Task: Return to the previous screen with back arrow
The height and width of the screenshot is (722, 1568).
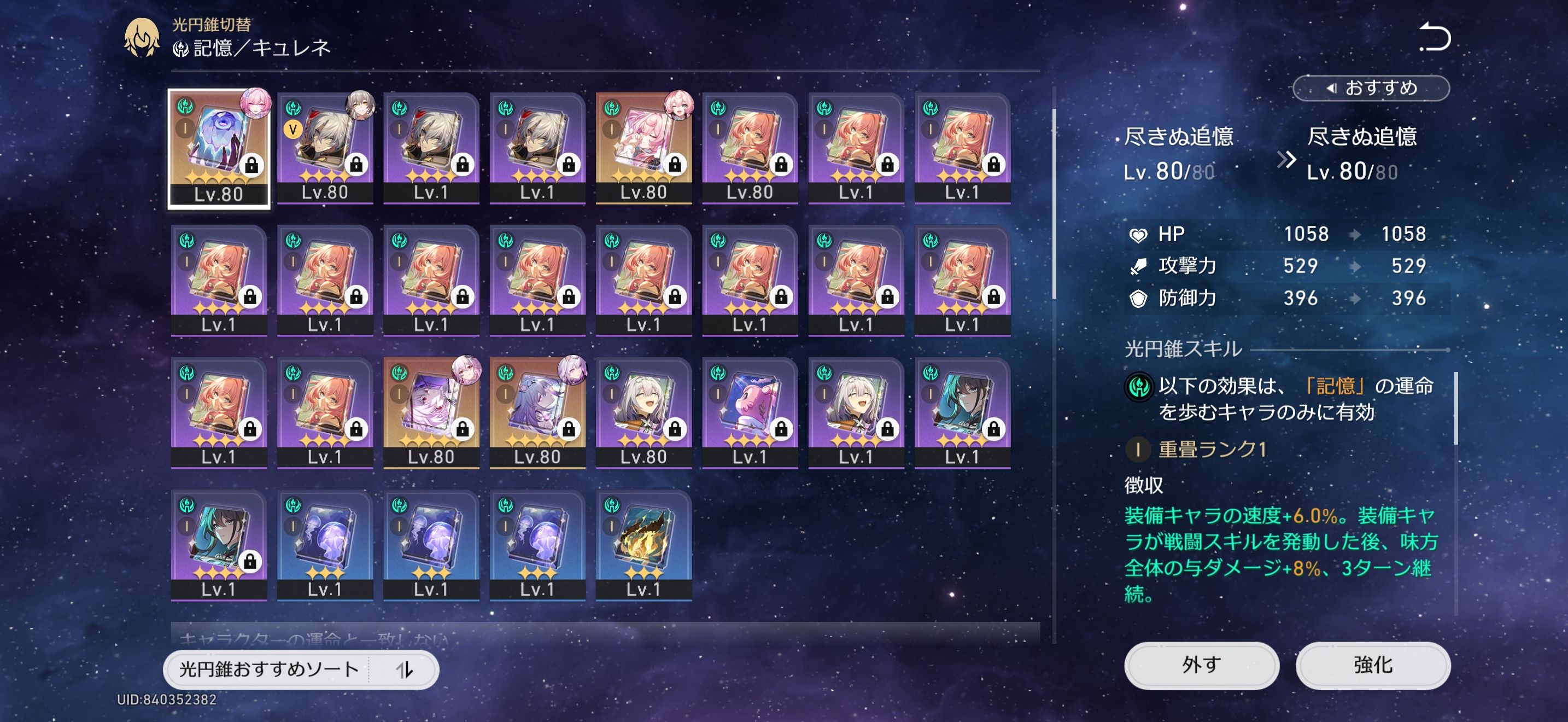Action: [x=1435, y=37]
